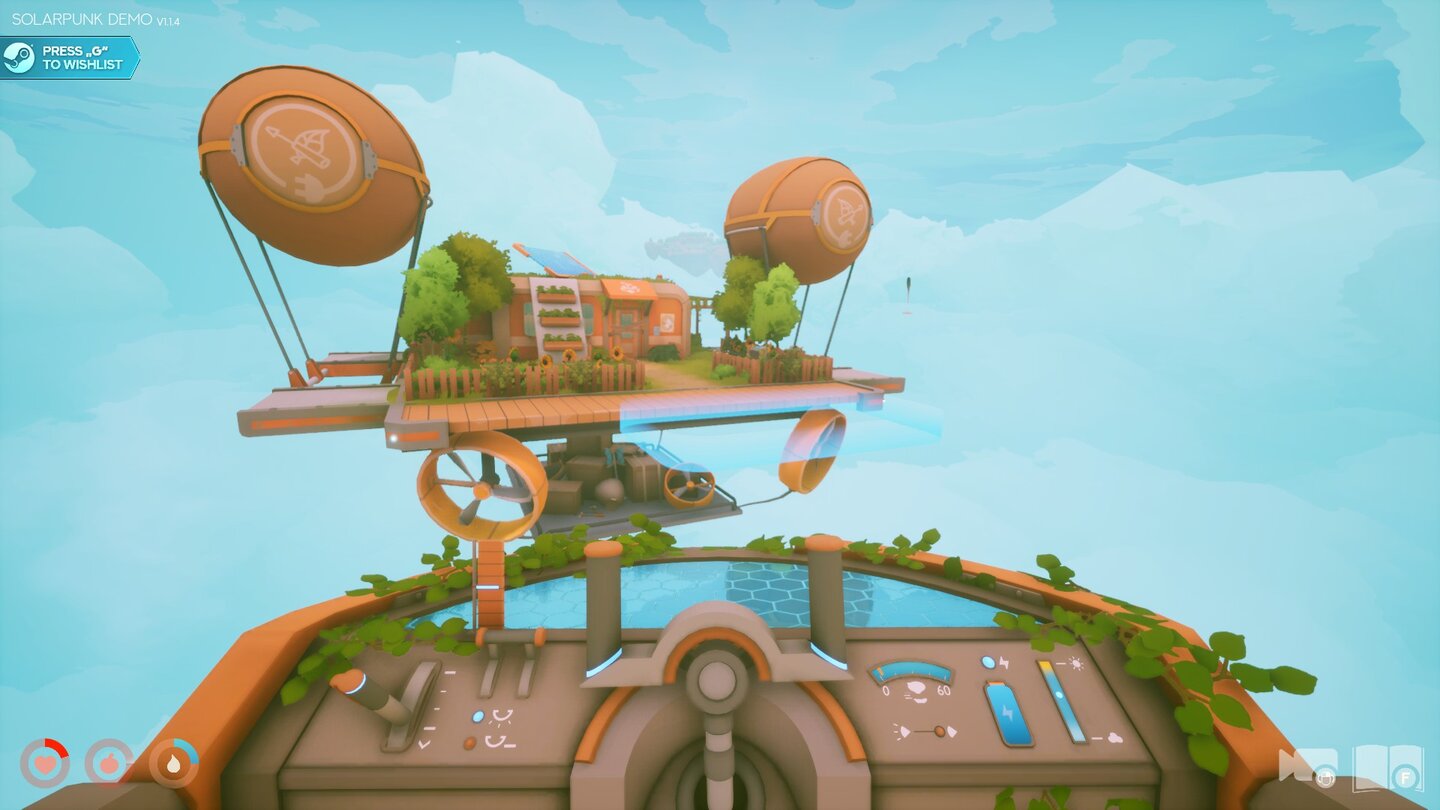Click the F key badge on the handbook
Image resolution: width=1440 pixels, height=810 pixels.
pos(1405,777)
